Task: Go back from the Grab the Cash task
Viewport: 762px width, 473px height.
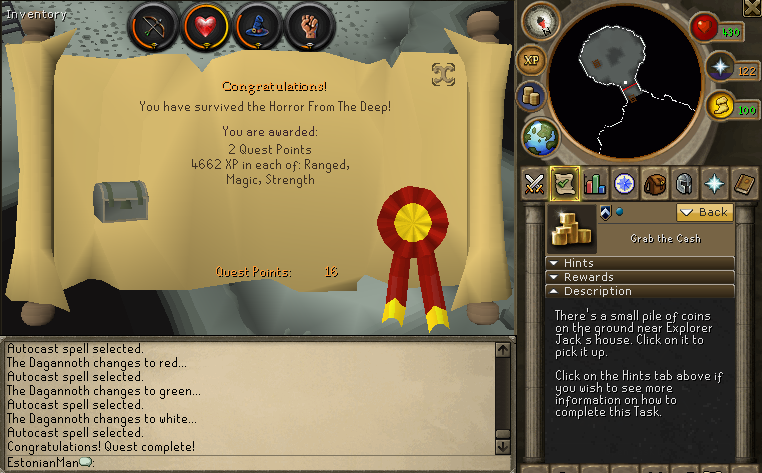Action: pos(704,212)
